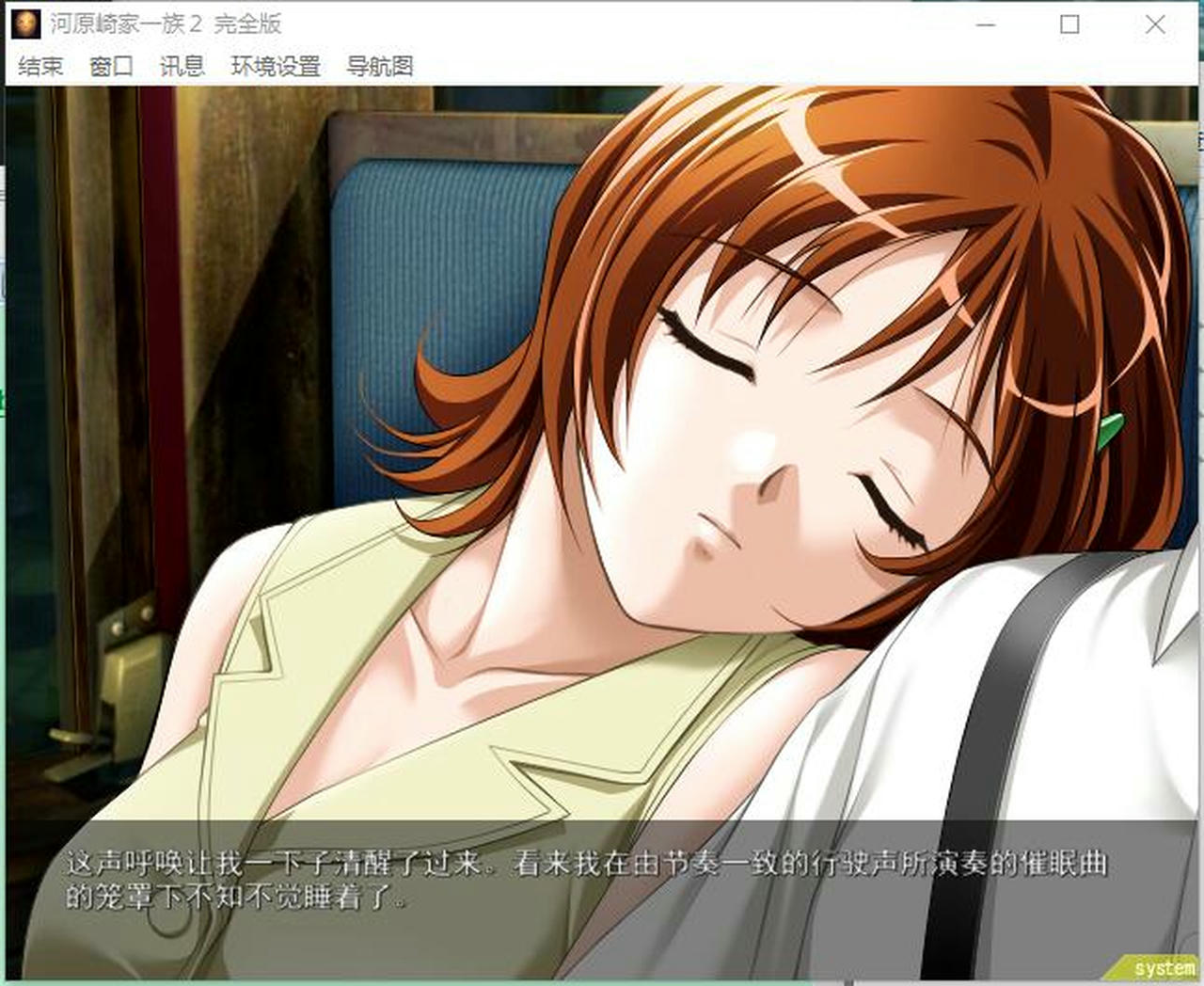Open the 结束 menu

(40, 67)
